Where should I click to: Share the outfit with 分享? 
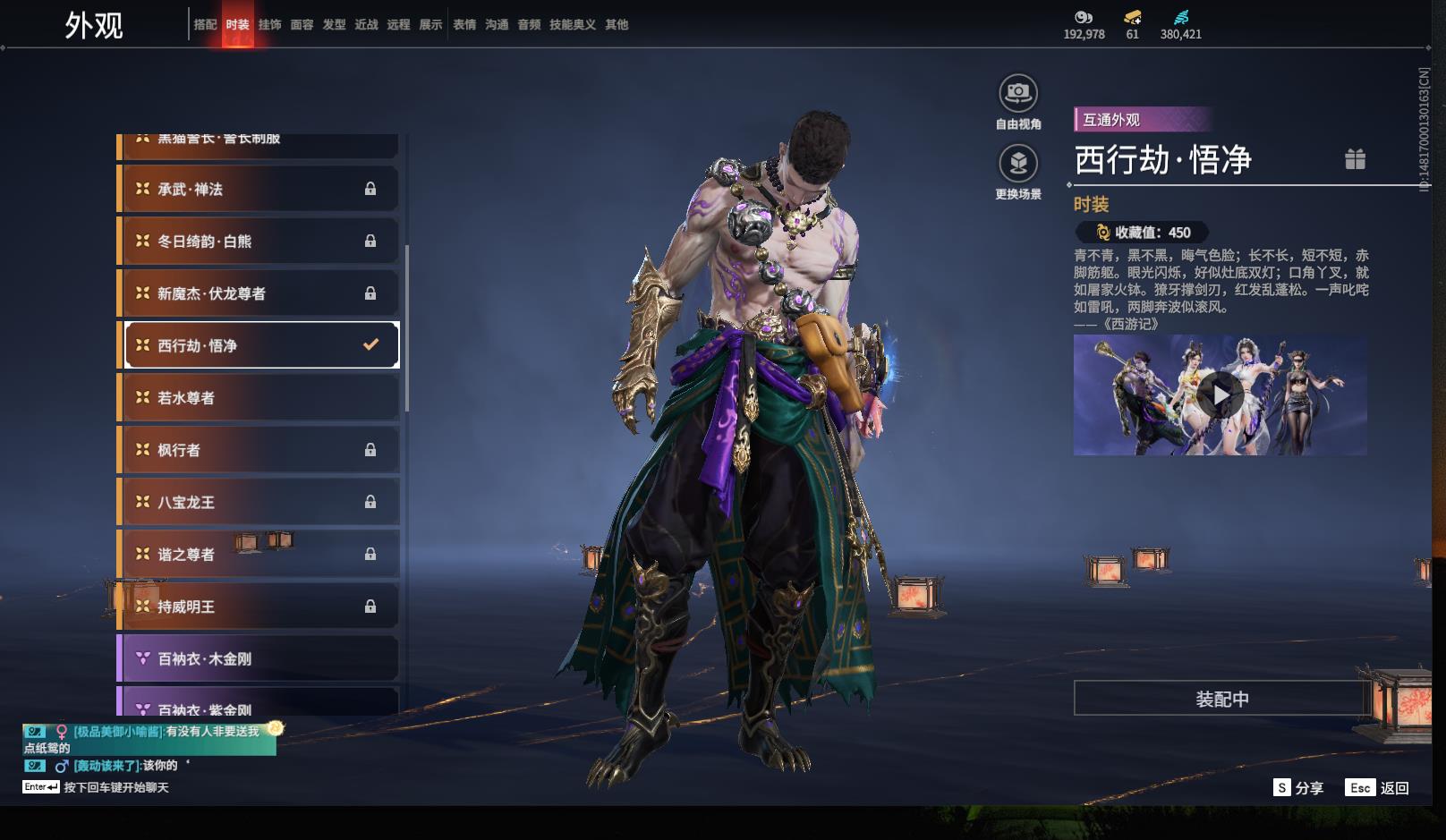pyautogui.click(x=1298, y=788)
